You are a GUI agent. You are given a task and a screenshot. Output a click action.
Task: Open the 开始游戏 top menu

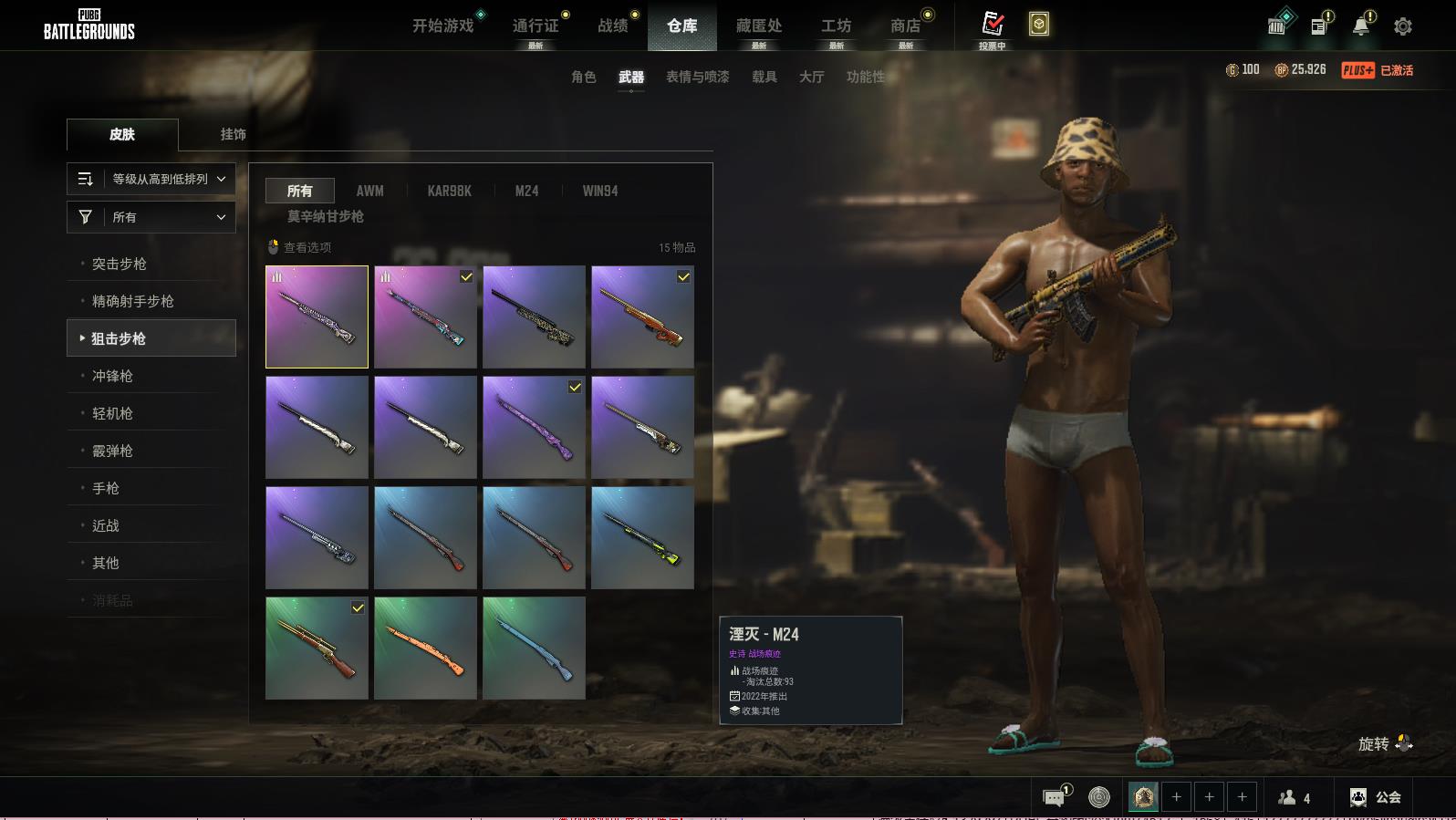443,26
